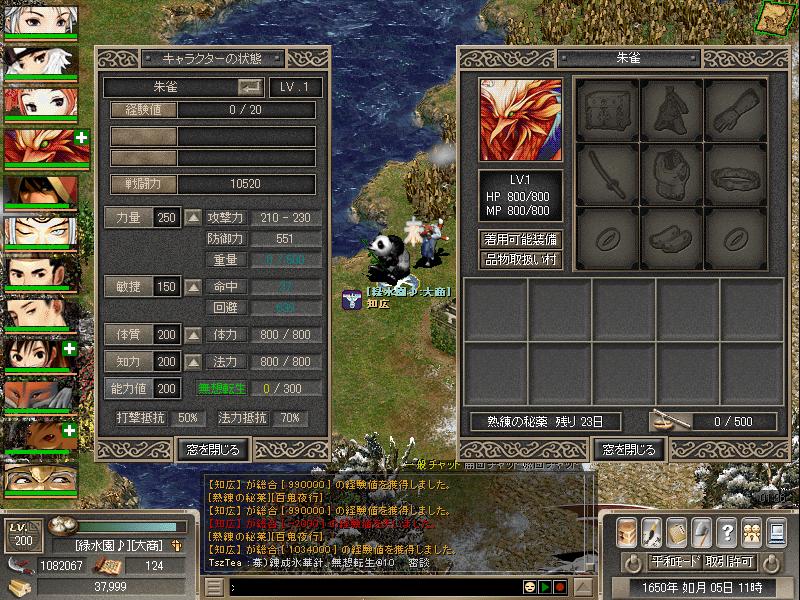The image size is (800, 600).
Task: Open the two-figures party icon
Action: [752, 532]
